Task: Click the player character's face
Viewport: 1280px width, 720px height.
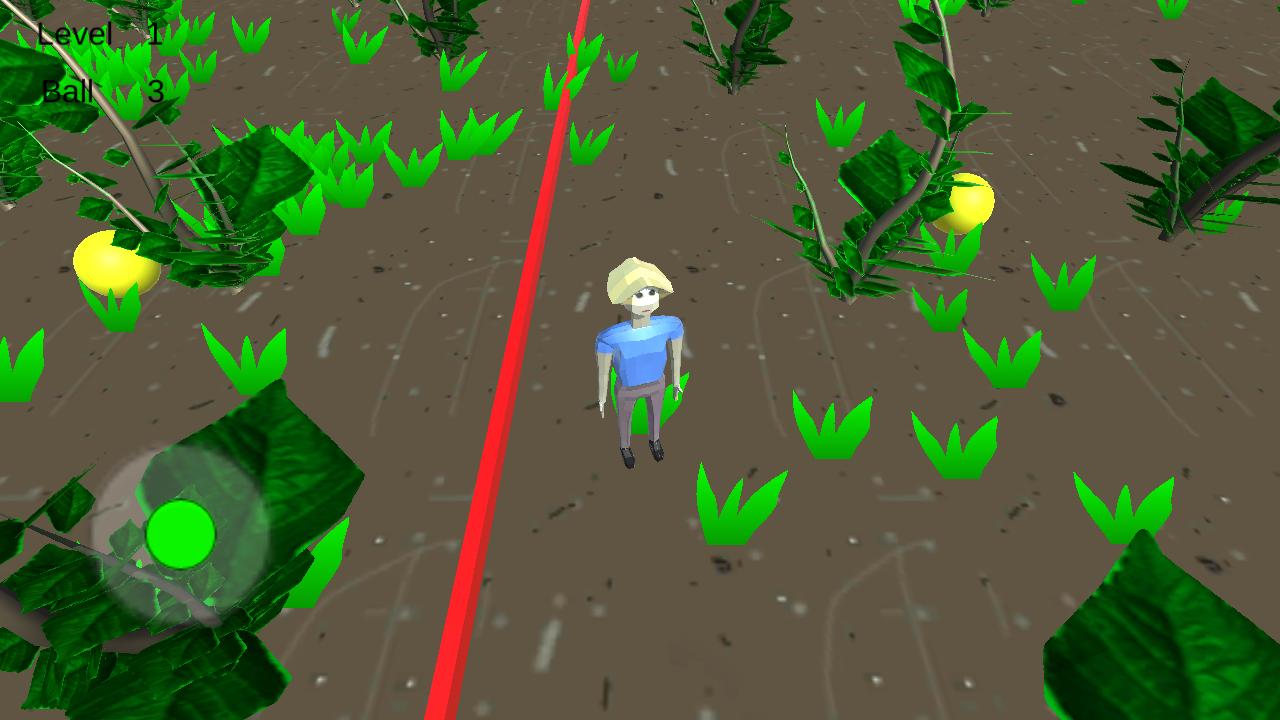Action: (645, 300)
